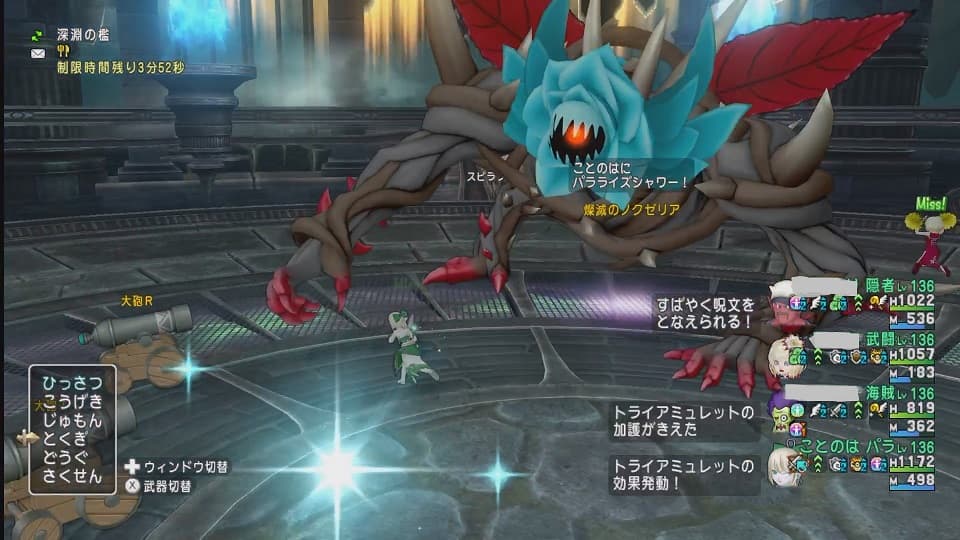Image resolution: width=960 pixels, height=540 pixels.
Task: Select the とくぎ skills command
Action: 72,439
